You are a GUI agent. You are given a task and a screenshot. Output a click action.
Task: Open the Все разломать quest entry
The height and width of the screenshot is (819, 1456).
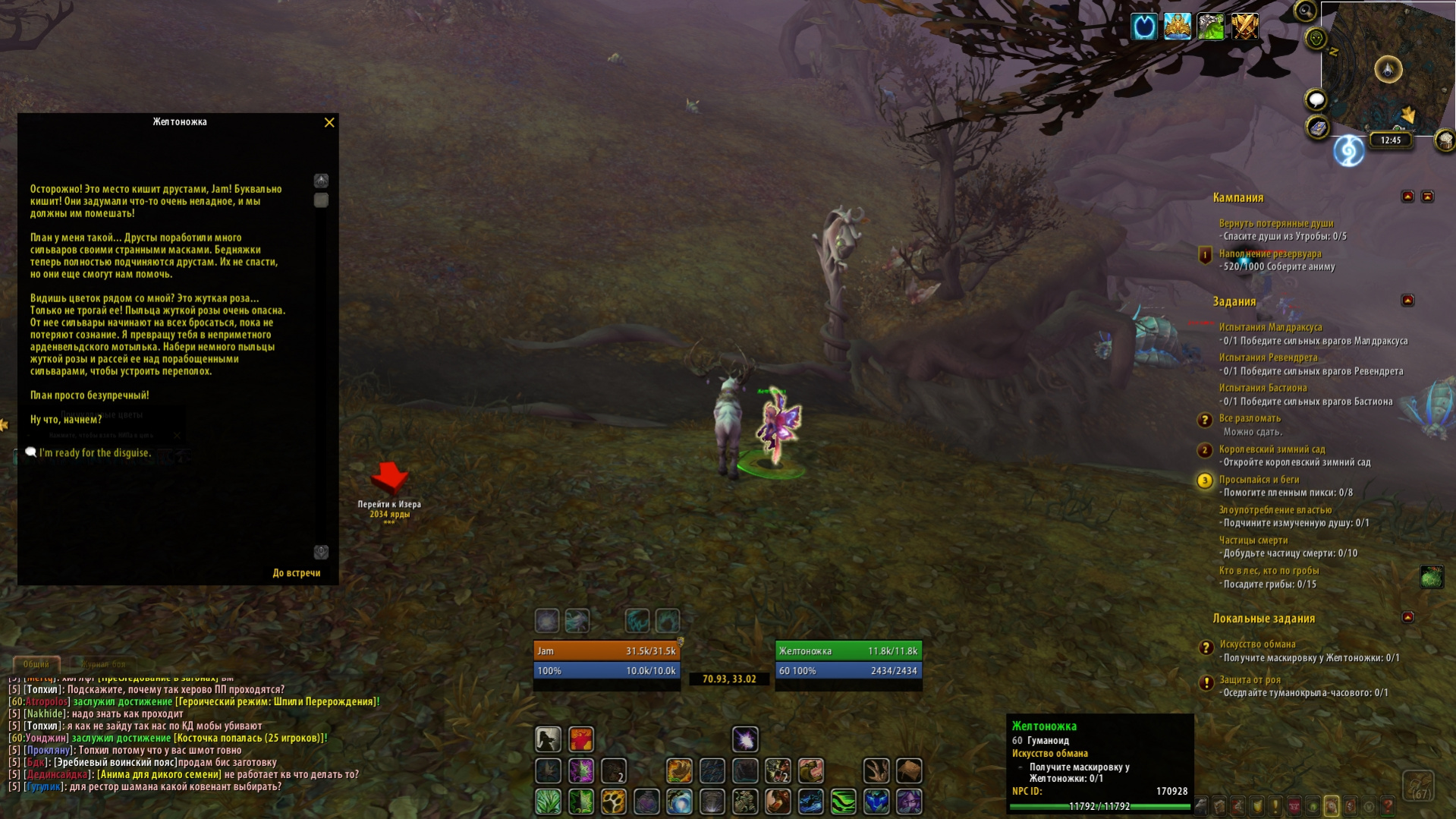point(1250,418)
